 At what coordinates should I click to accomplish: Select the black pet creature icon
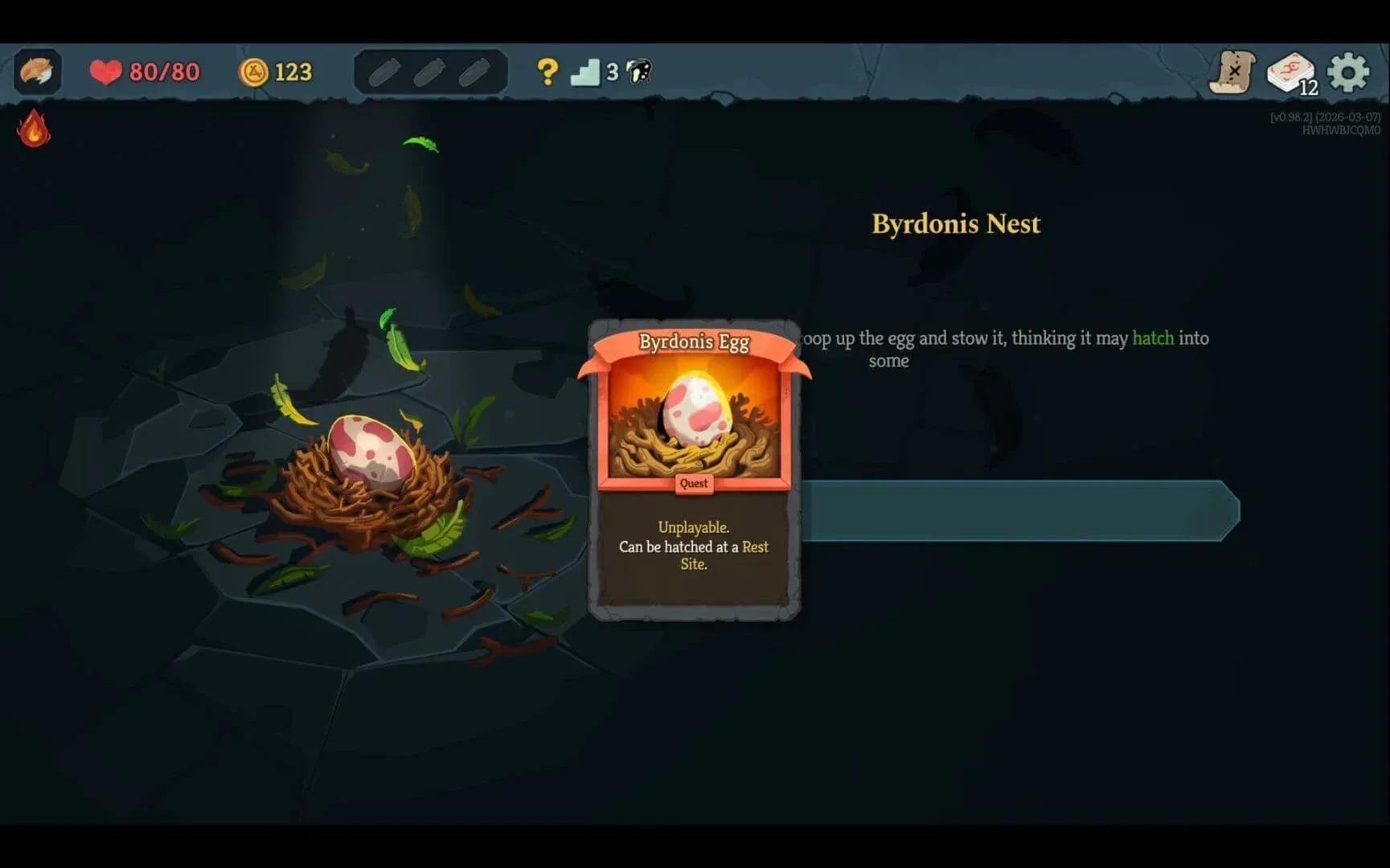pyautogui.click(x=637, y=72)
